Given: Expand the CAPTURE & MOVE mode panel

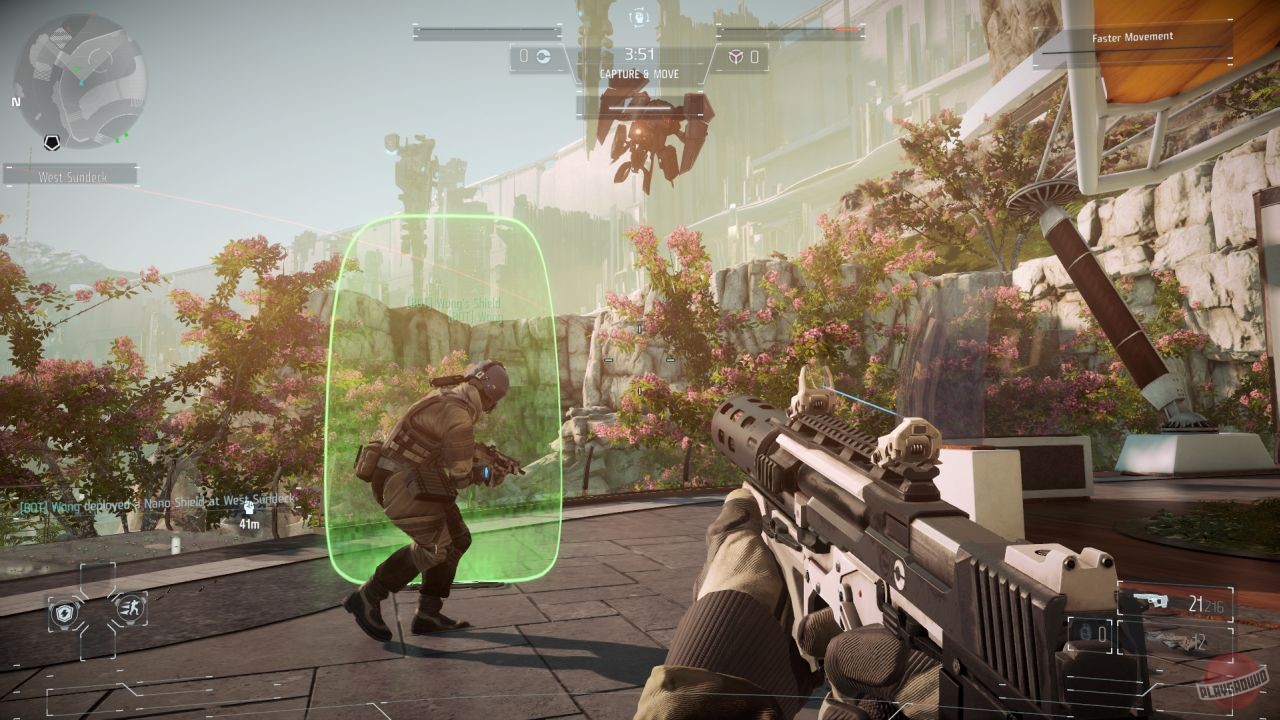Looking at the screenshot, I should (x=640, y=74).
